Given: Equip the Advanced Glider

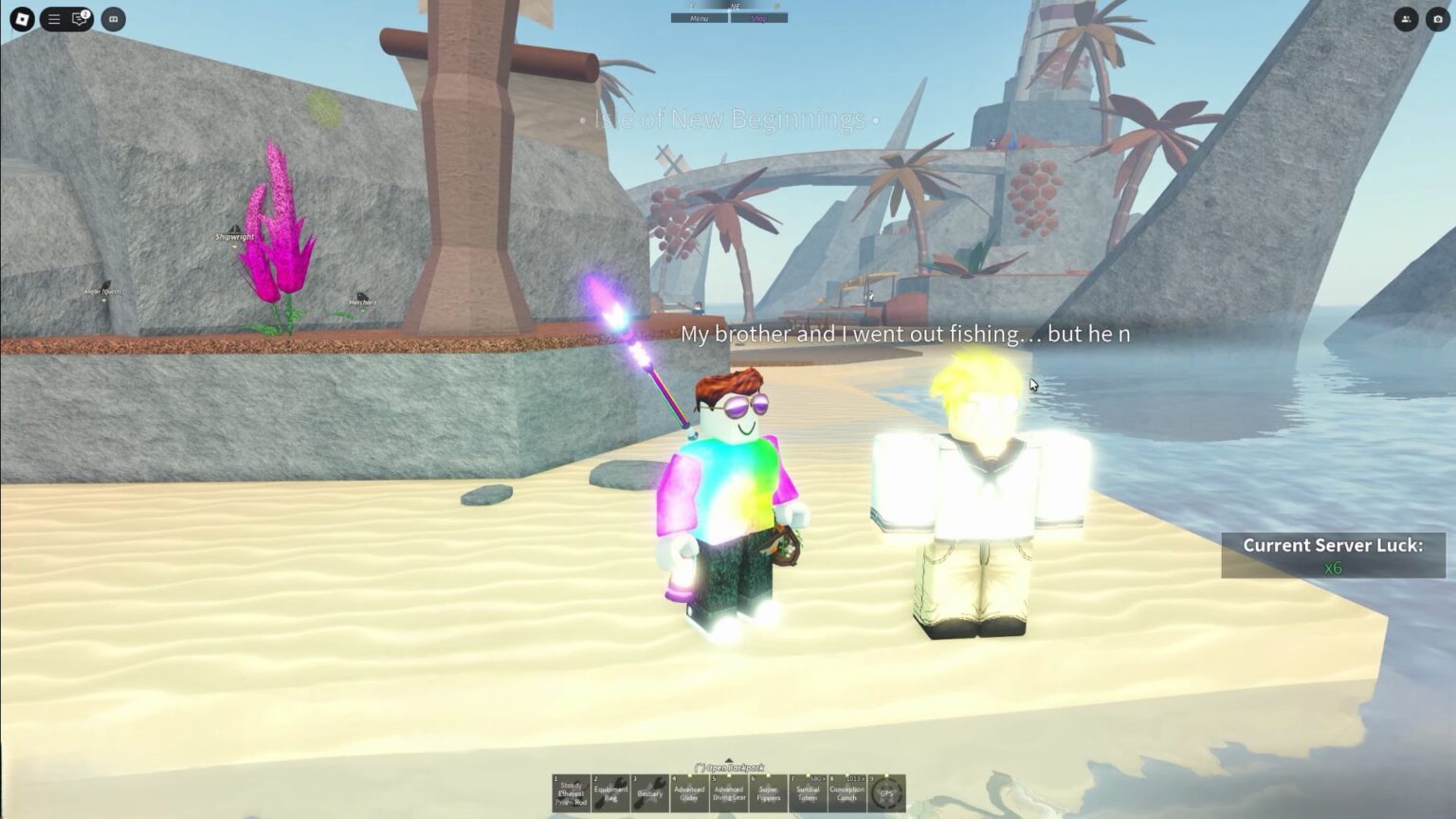Looking at the screenshot, I should point(690,794).
